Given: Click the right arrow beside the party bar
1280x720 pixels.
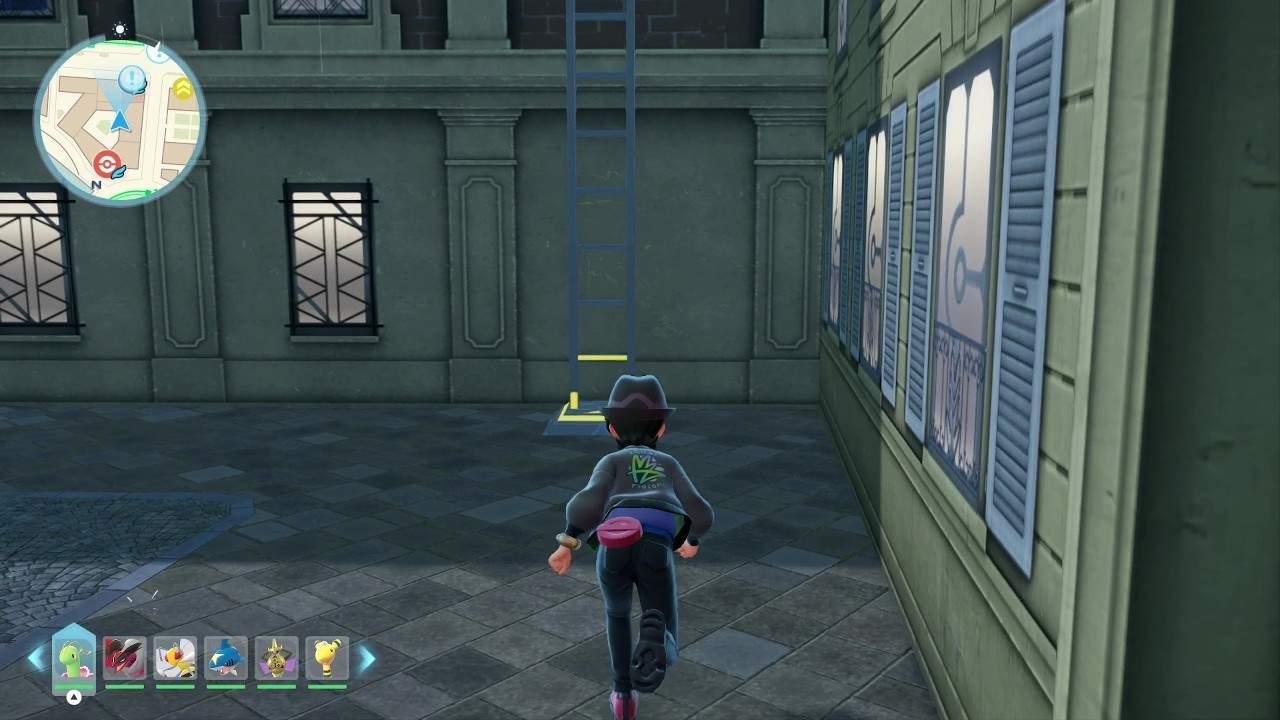Looking at the screenshot, I should click(366, 658).
